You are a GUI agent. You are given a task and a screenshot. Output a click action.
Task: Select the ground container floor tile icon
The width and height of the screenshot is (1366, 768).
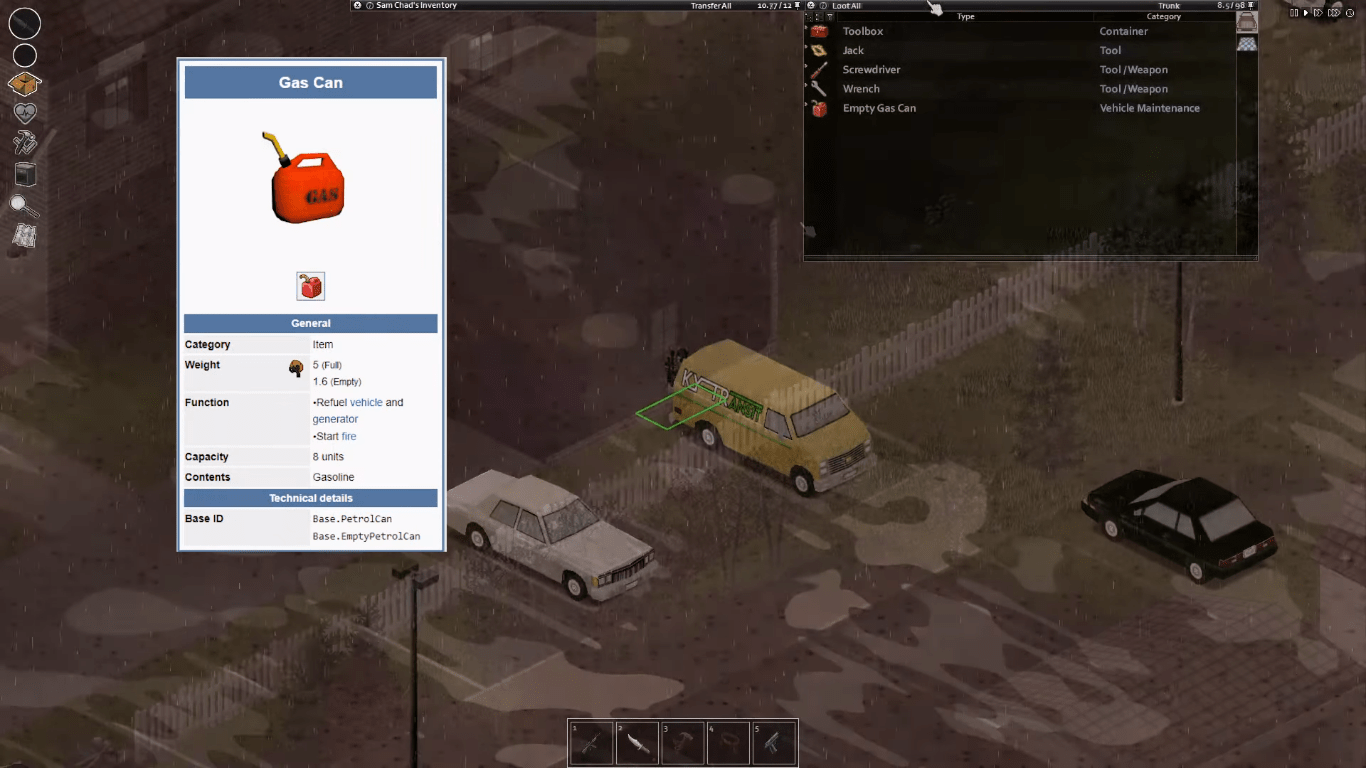(x=1246, y=44)
